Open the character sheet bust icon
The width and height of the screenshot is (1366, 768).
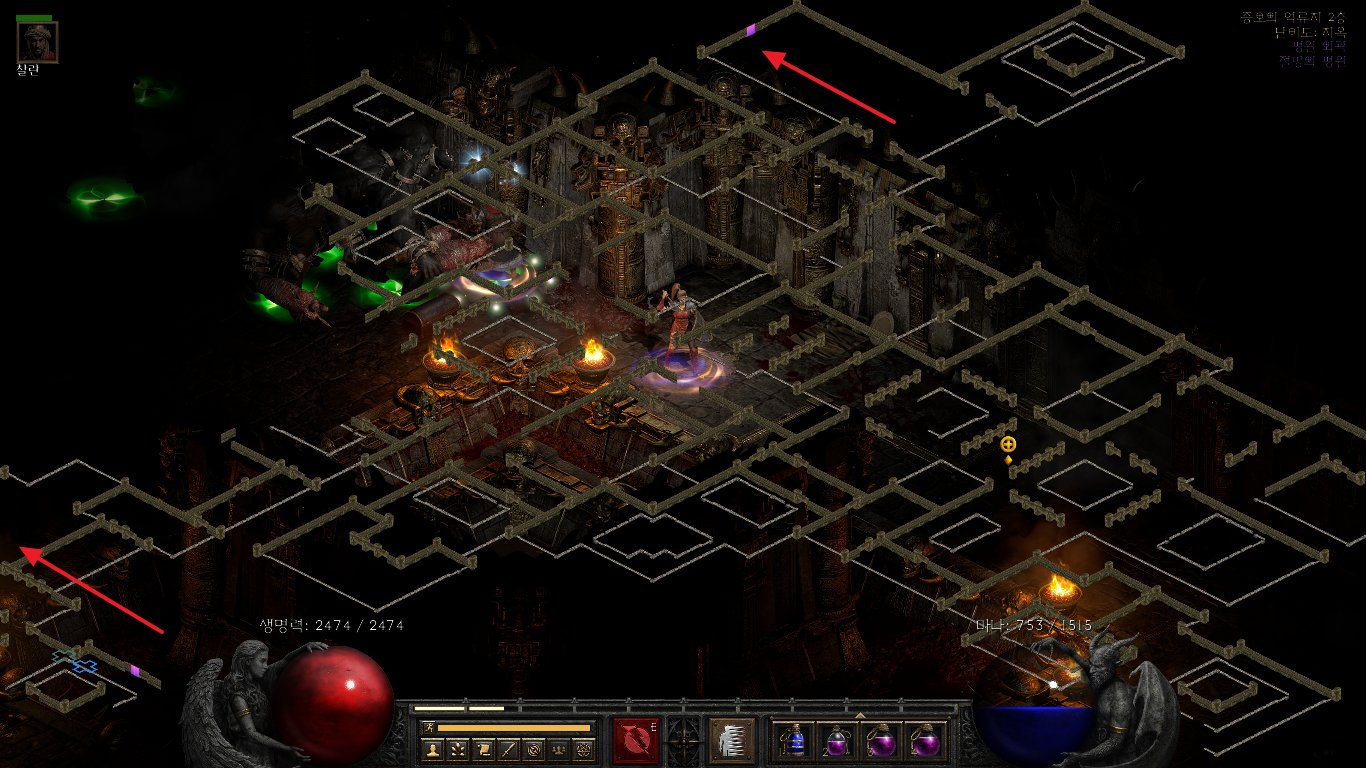point(433,749)
